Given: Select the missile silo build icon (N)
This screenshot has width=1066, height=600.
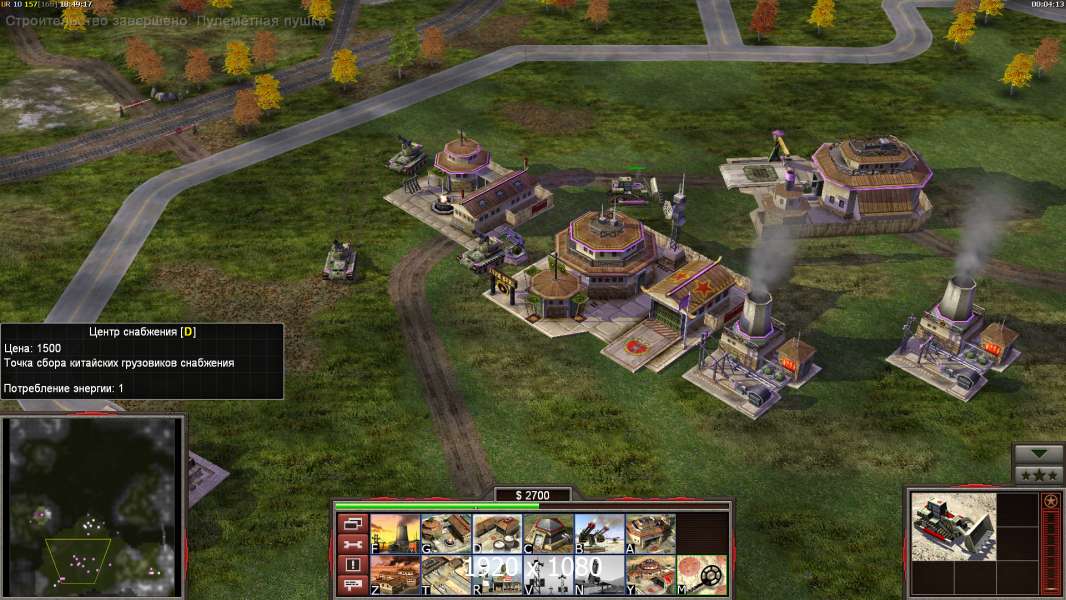Looking at the screenshot, I should pos(599,575).
